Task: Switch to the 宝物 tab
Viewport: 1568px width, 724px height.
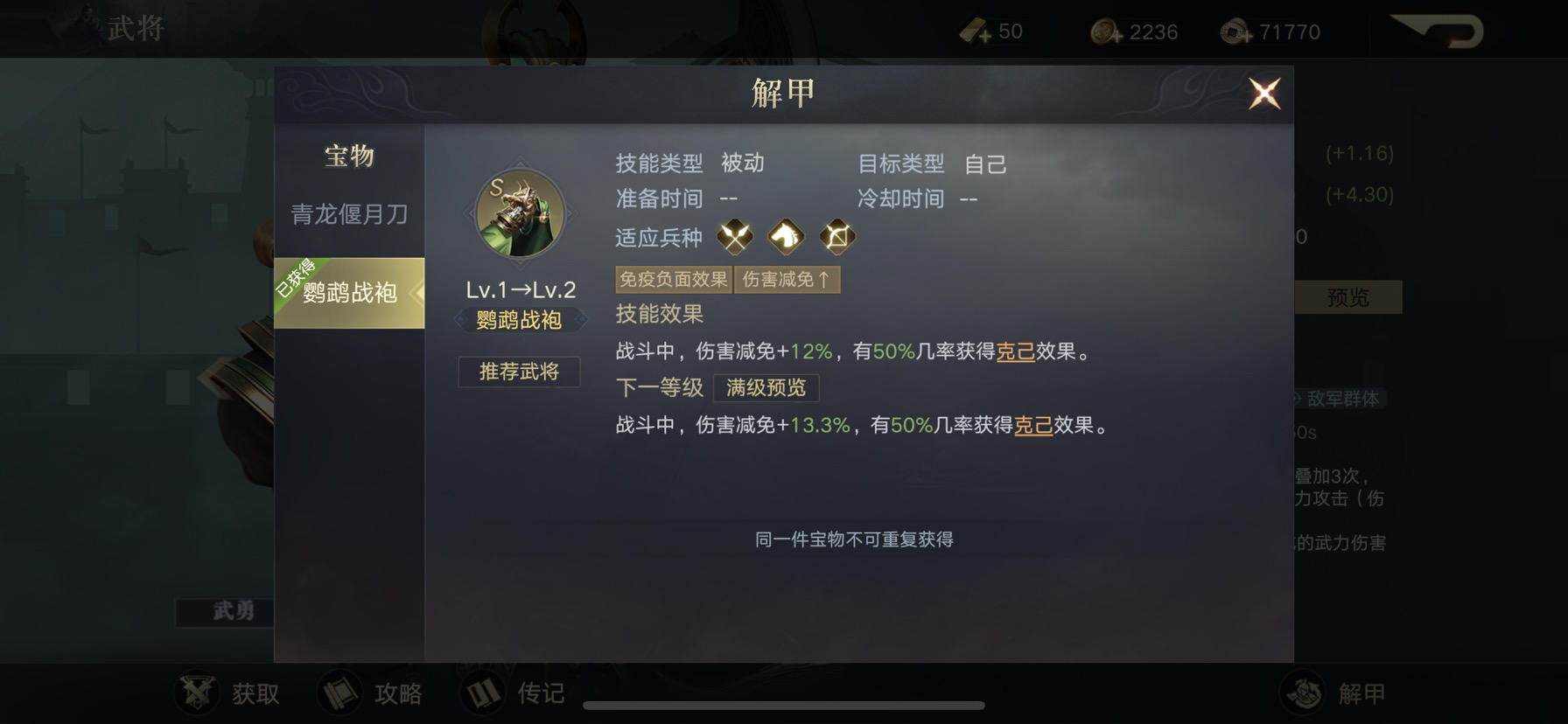Action: [x=347, y=157]
